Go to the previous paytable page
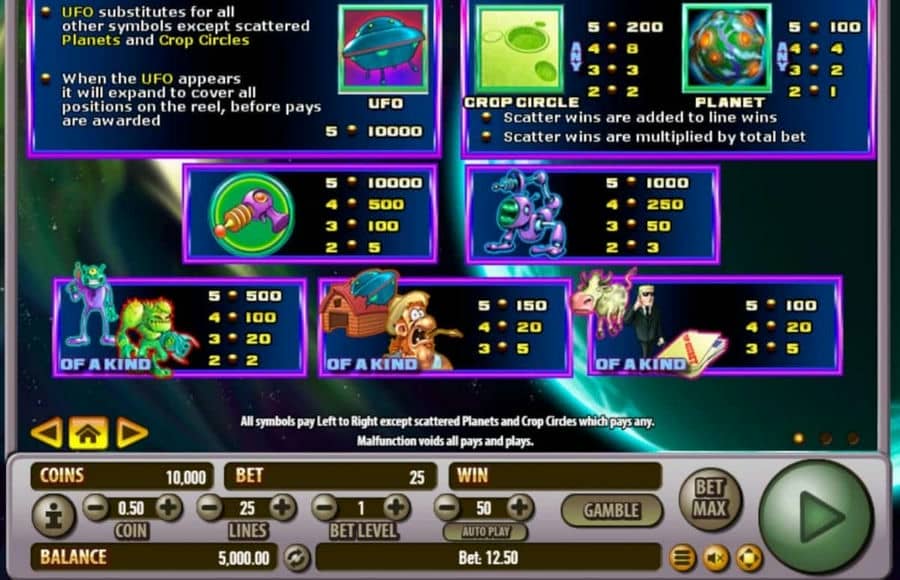 tap(46, 432)
